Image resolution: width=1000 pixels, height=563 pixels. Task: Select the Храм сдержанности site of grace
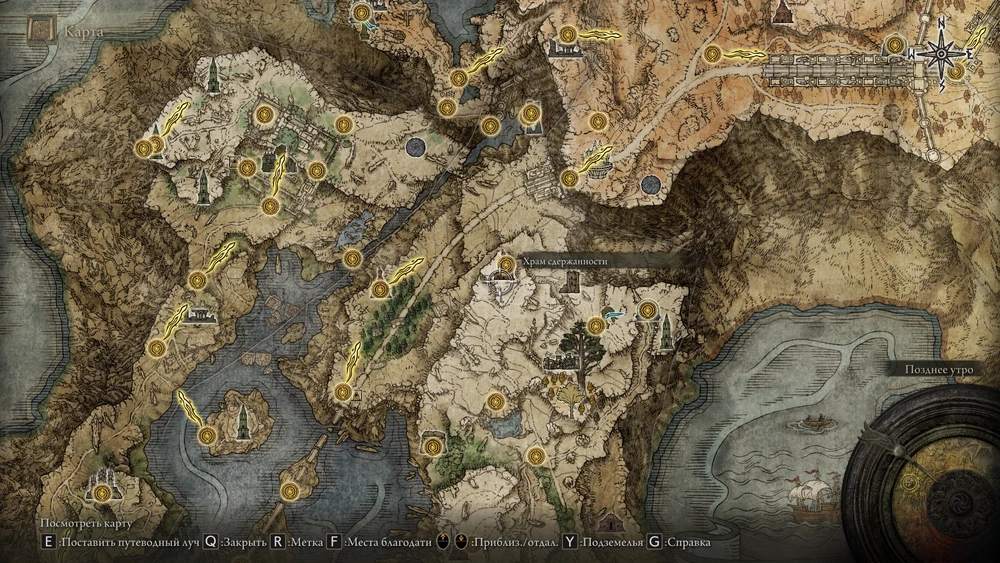point(506,264)
